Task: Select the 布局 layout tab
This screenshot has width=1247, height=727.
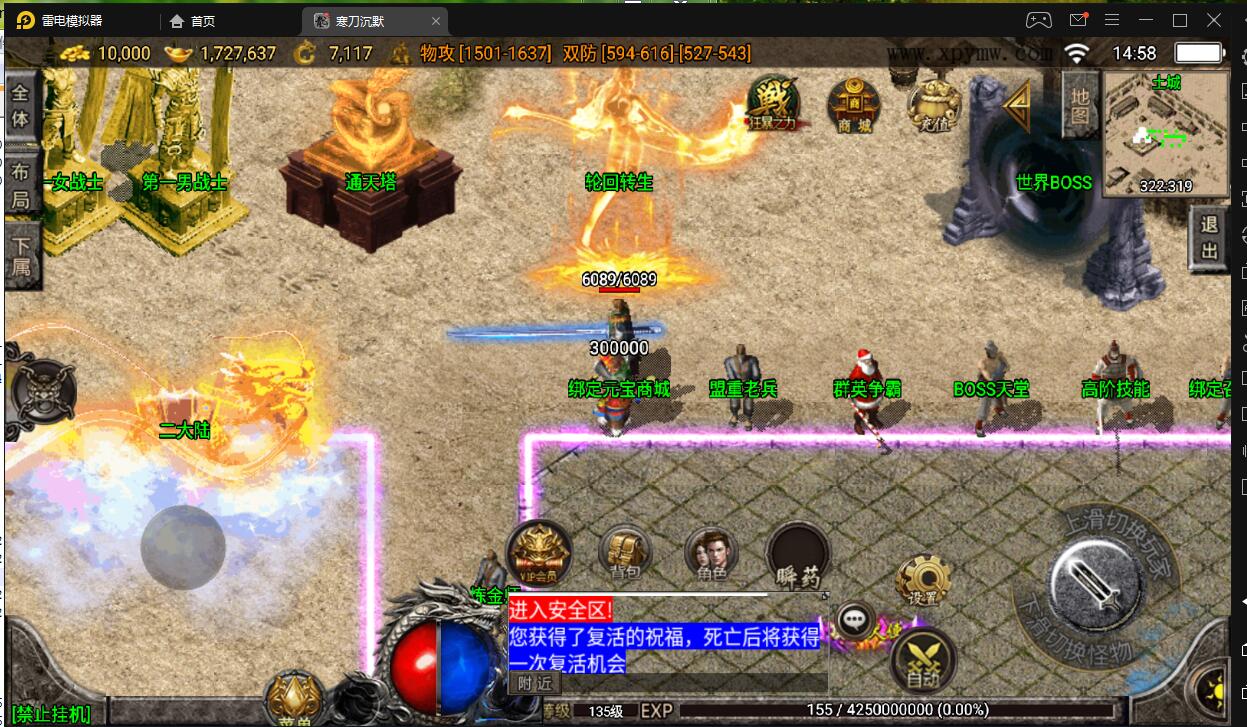Action: tap(21, 183)
